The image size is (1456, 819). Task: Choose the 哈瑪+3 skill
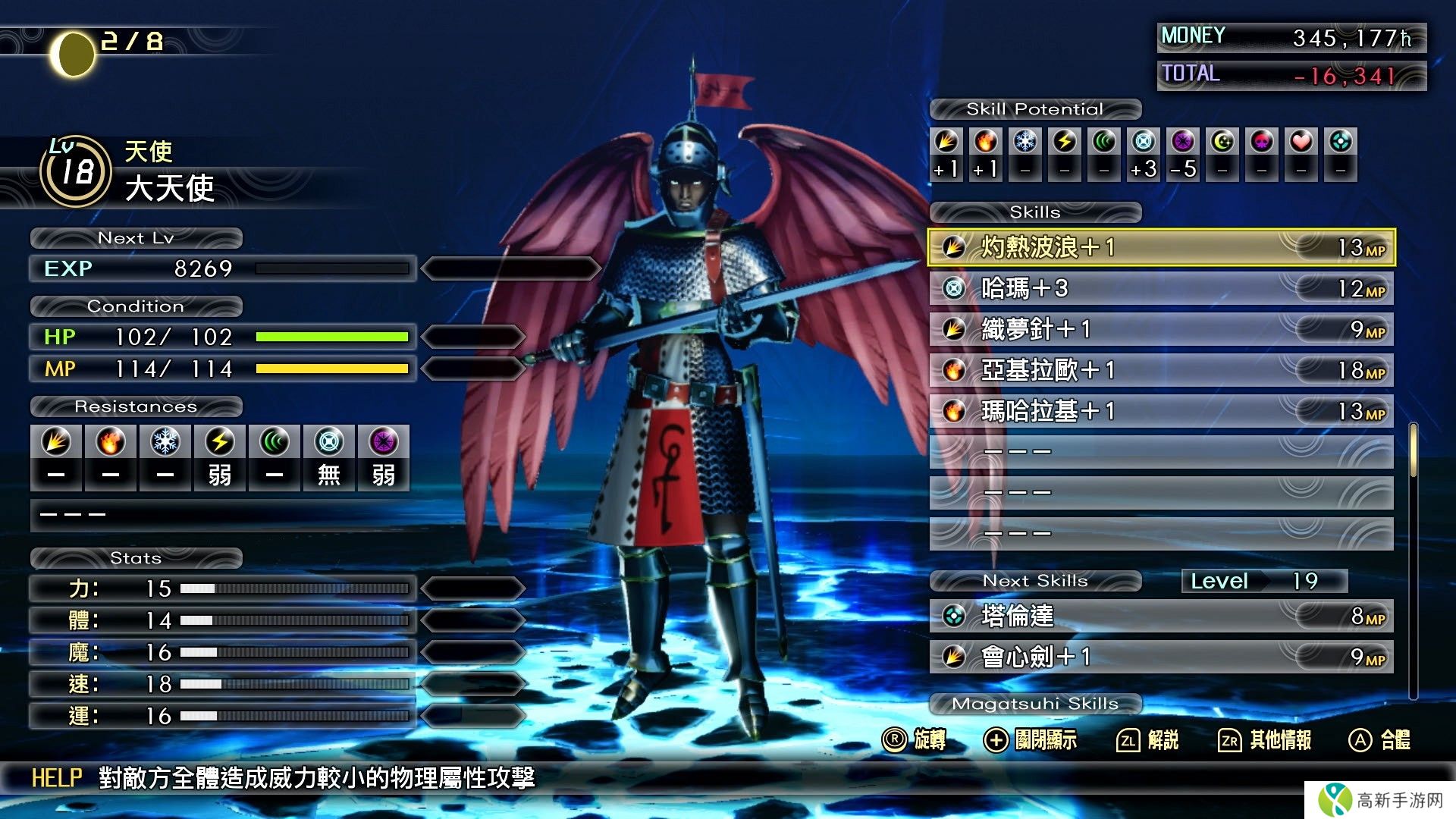1160,288
